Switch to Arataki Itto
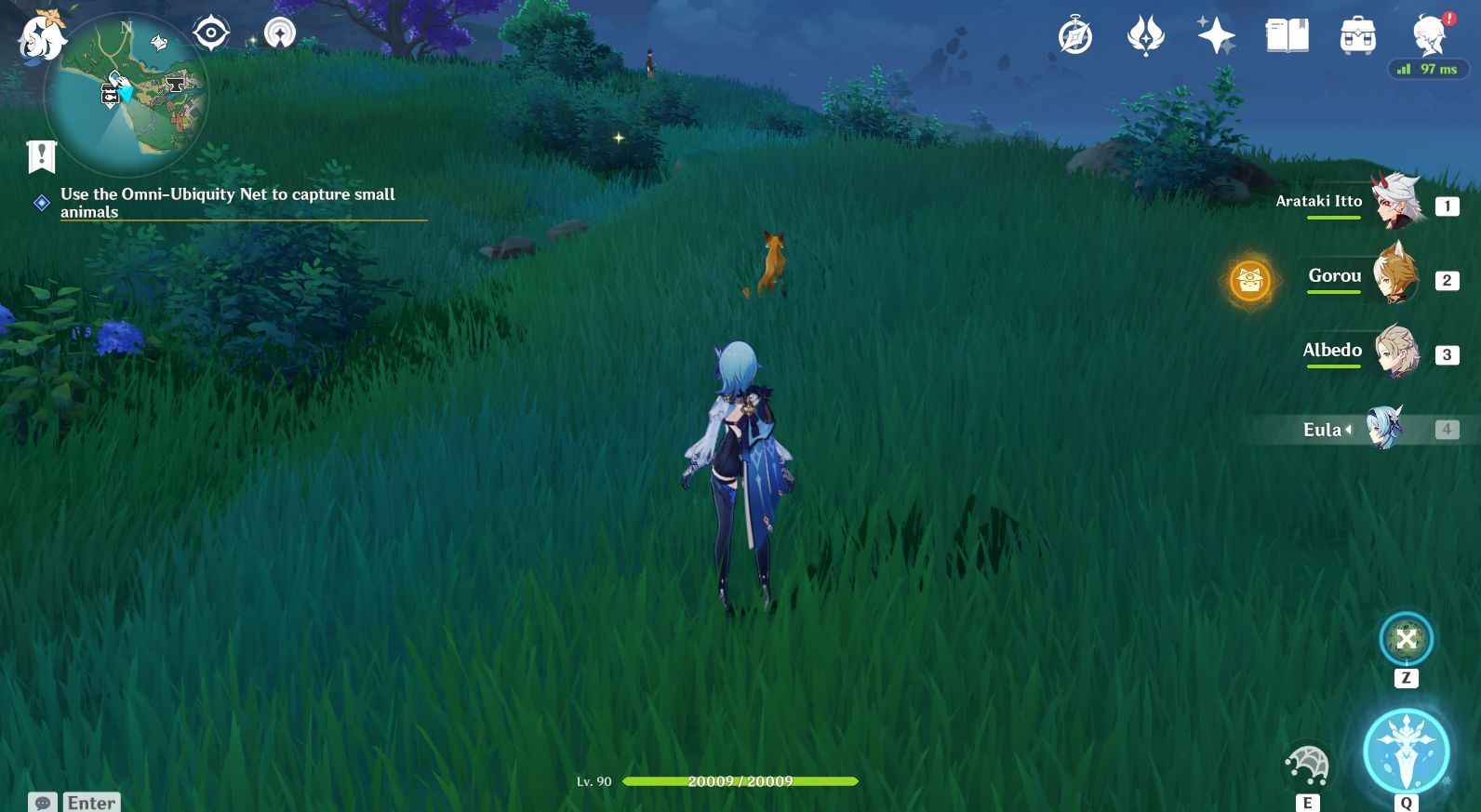This screenshot has width=1481, height=812. (x=1394, y=202)
